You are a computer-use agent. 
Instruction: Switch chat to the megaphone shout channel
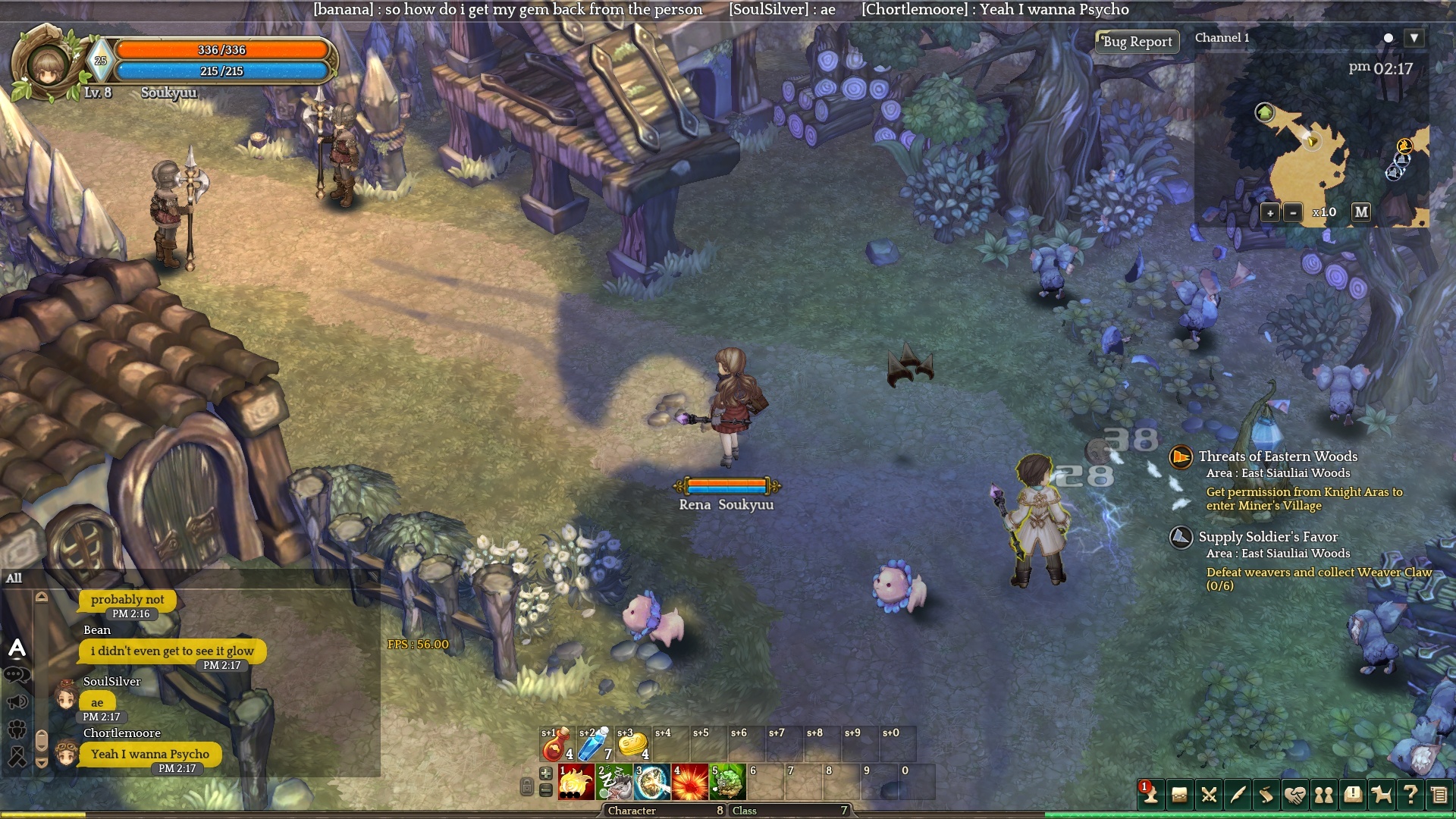[x=17, y=701]
